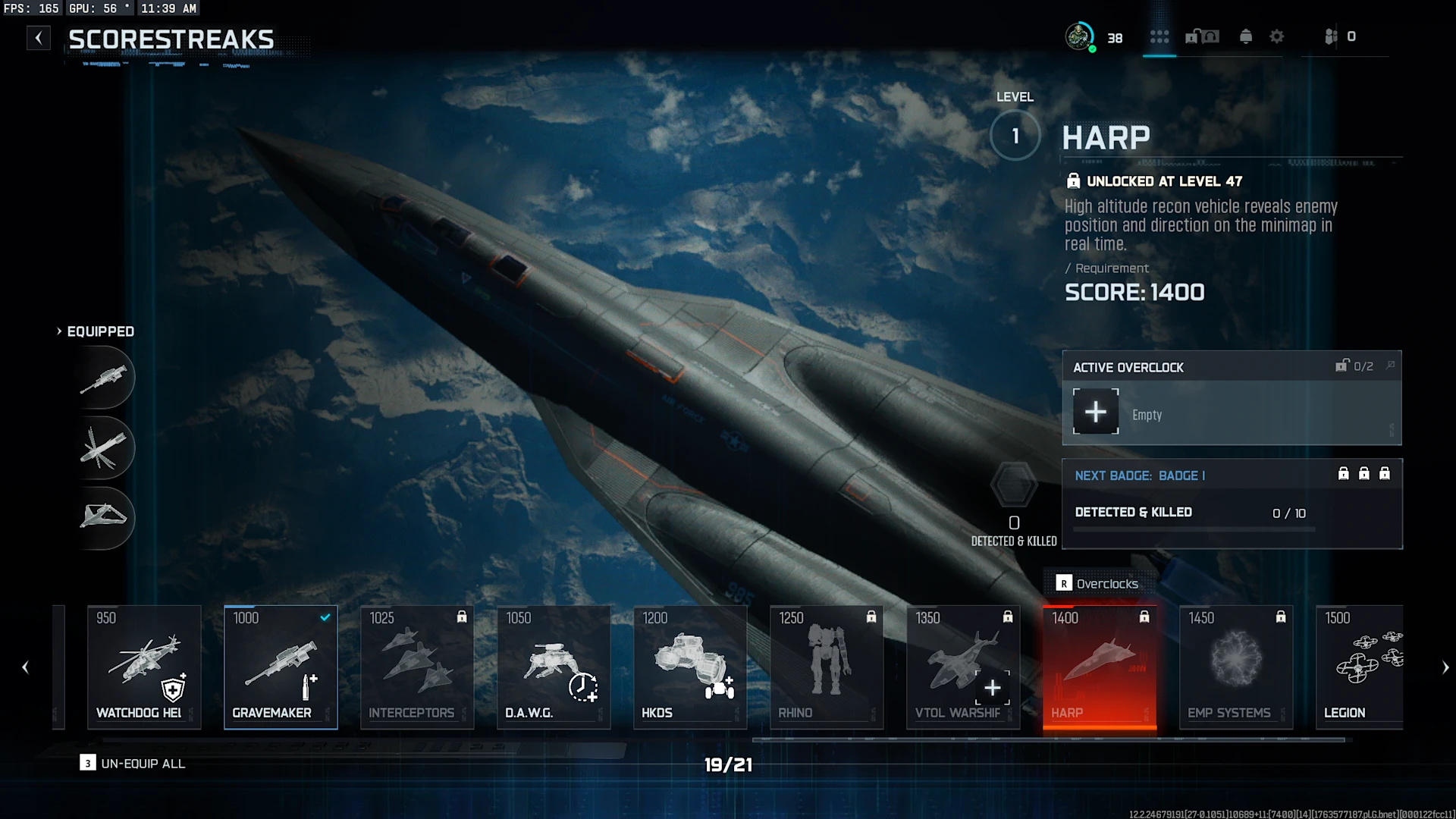
Task: Show previous scorestreaks with the left arrow
Action: pyautogui.click(x=26, y=667)
